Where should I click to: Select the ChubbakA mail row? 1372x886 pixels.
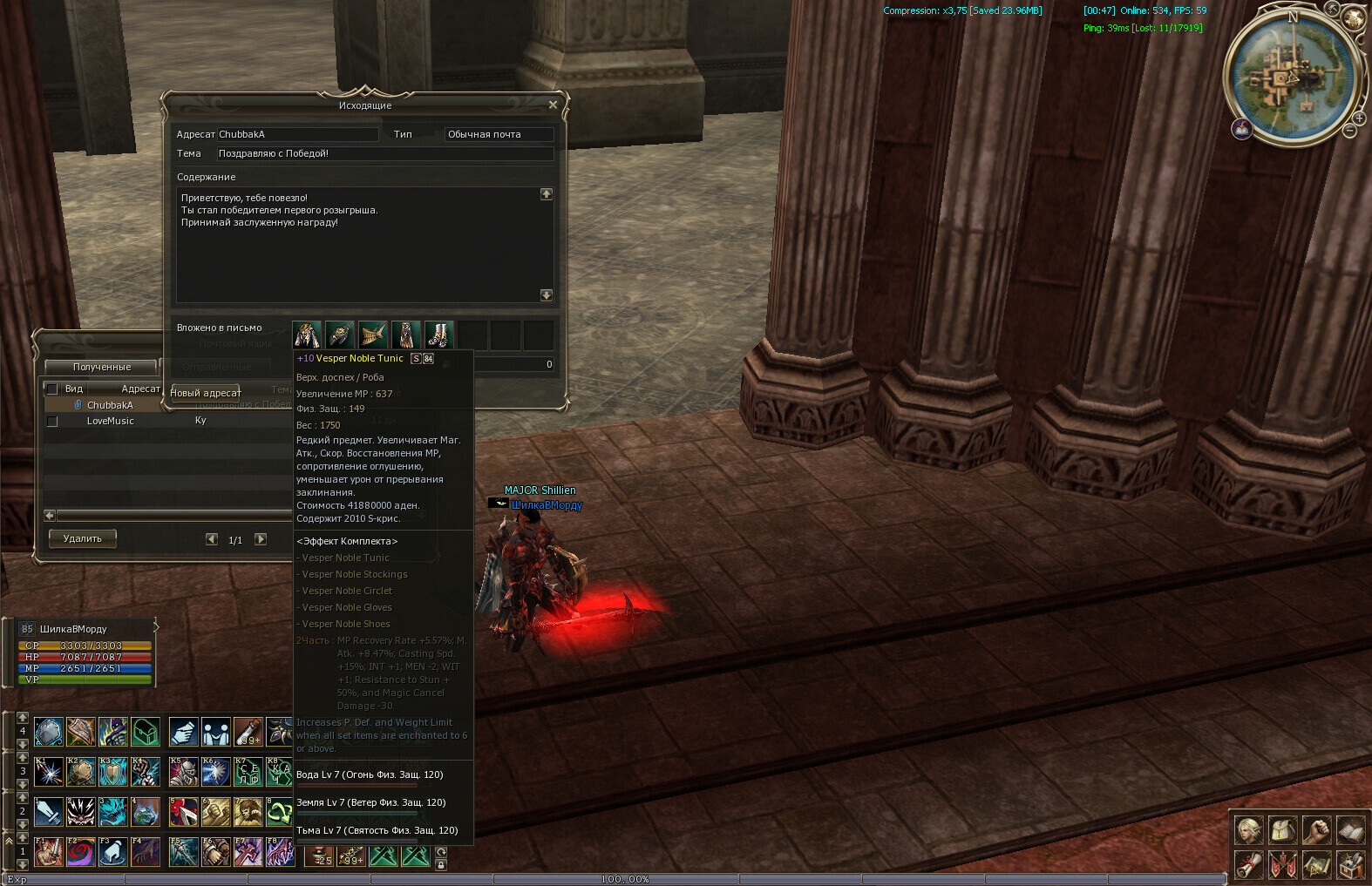coord(110,405)
